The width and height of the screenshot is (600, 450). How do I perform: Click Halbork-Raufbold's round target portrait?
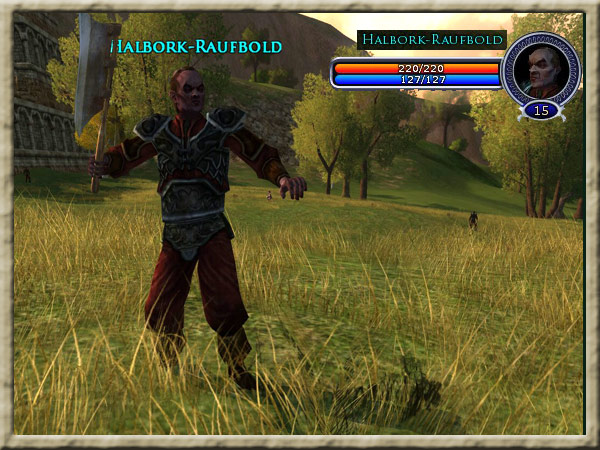(540, 68)
